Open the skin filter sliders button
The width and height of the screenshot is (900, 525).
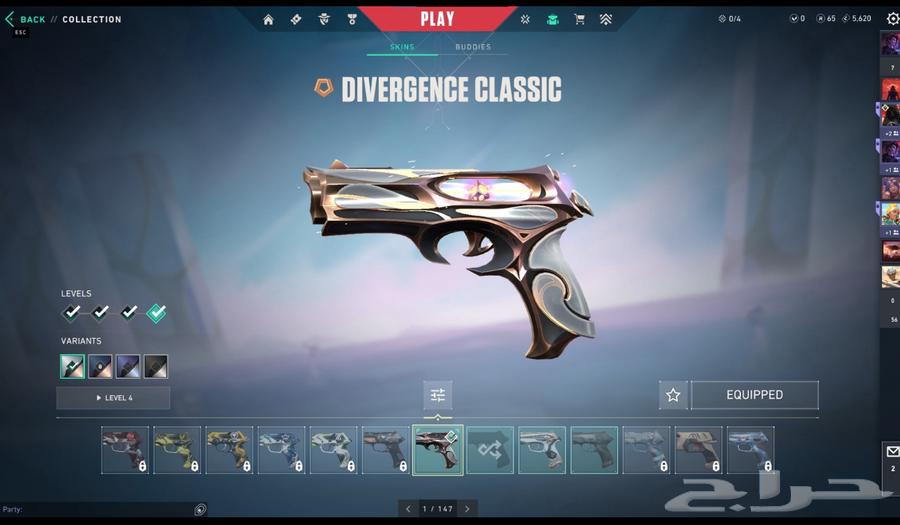coord(438,395)
